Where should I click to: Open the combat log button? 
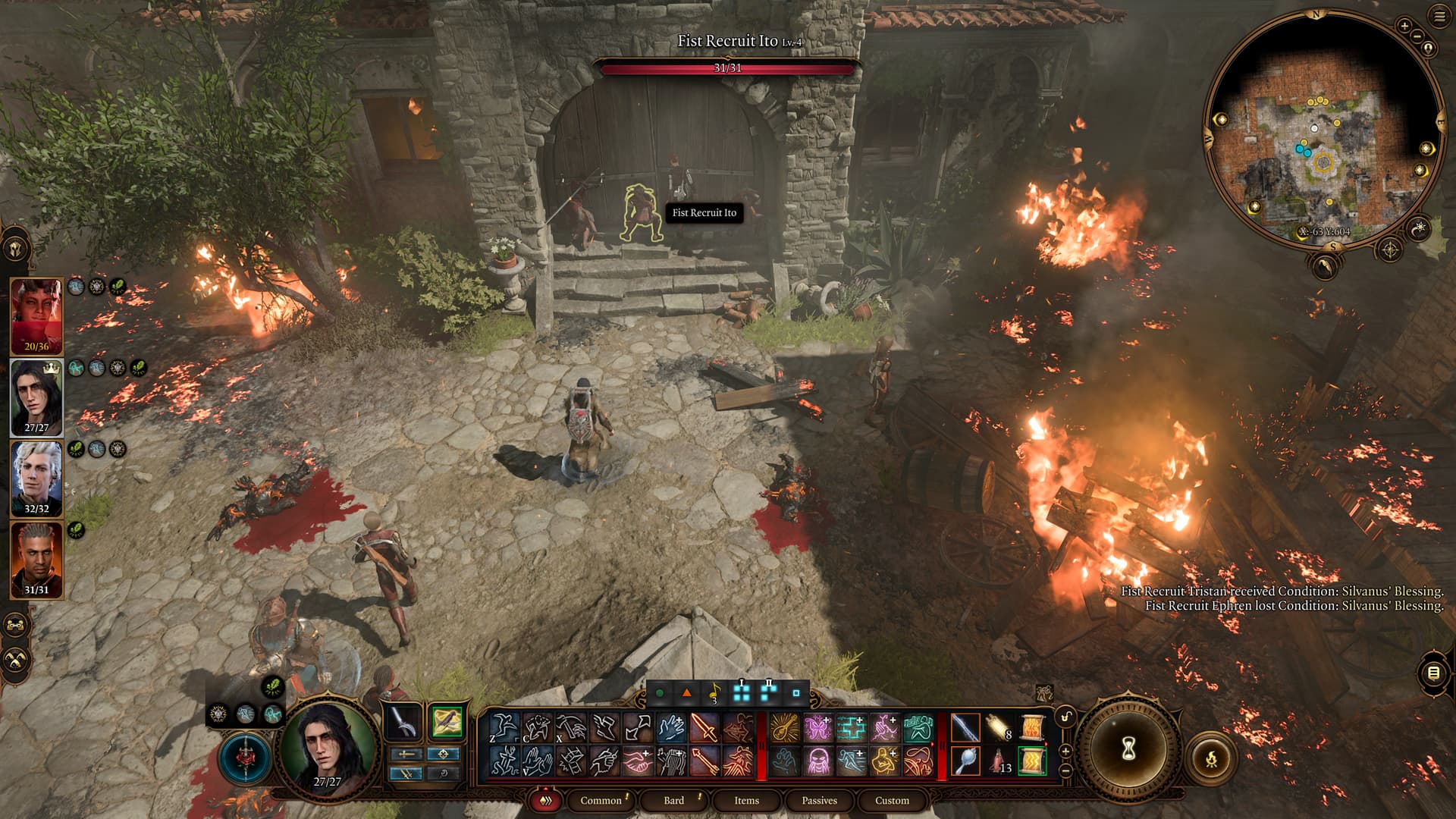coord(1433,673)
